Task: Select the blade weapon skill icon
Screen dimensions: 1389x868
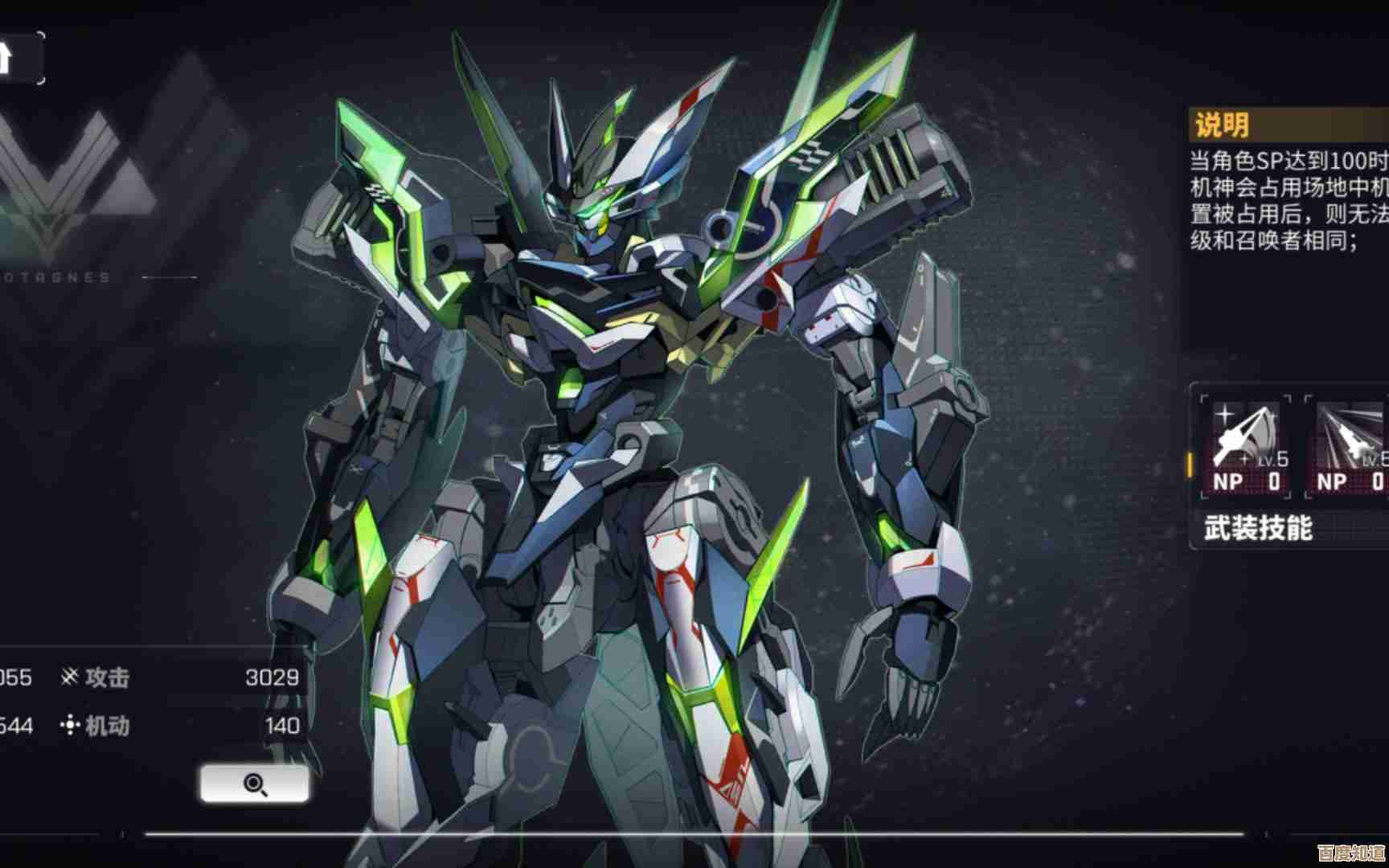Action: (1246, 447)
